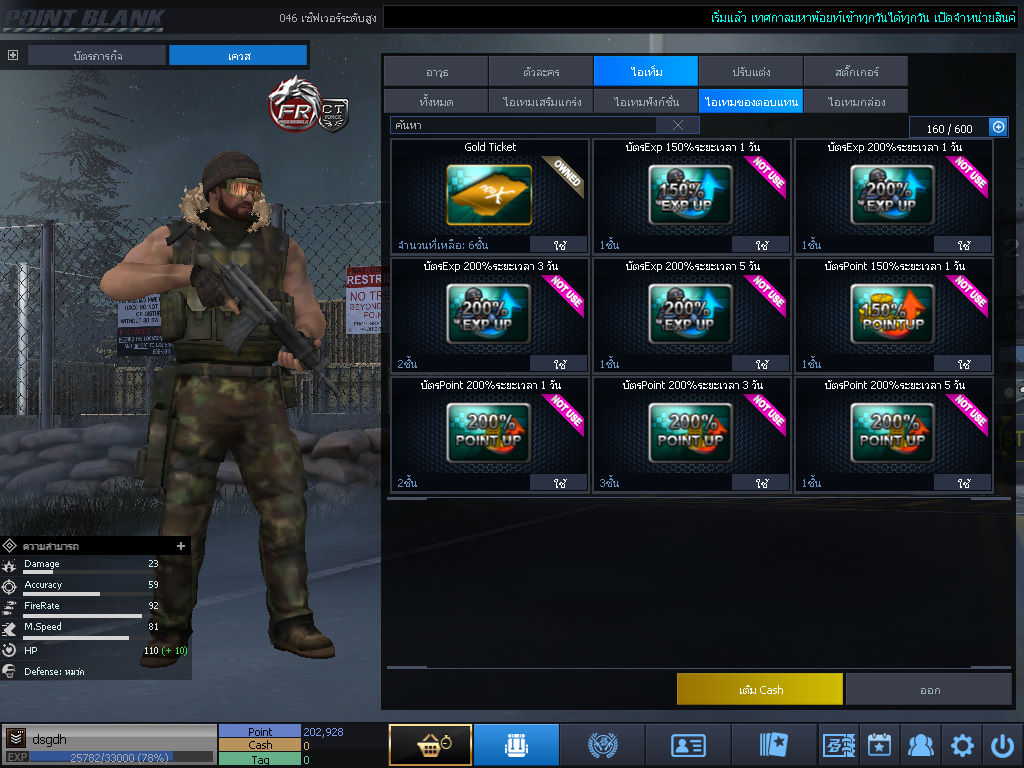Clear the search box with the X
Image resolution: width=1024 pixels, height=768 pixels.
[x=678, y=125]
